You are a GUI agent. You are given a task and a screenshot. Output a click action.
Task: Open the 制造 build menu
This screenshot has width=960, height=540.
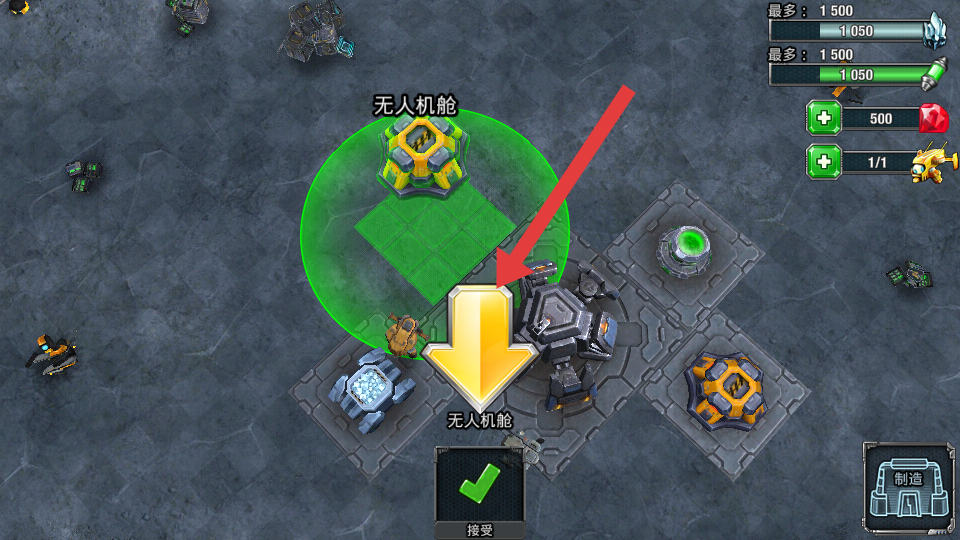(x=908, y=487)
